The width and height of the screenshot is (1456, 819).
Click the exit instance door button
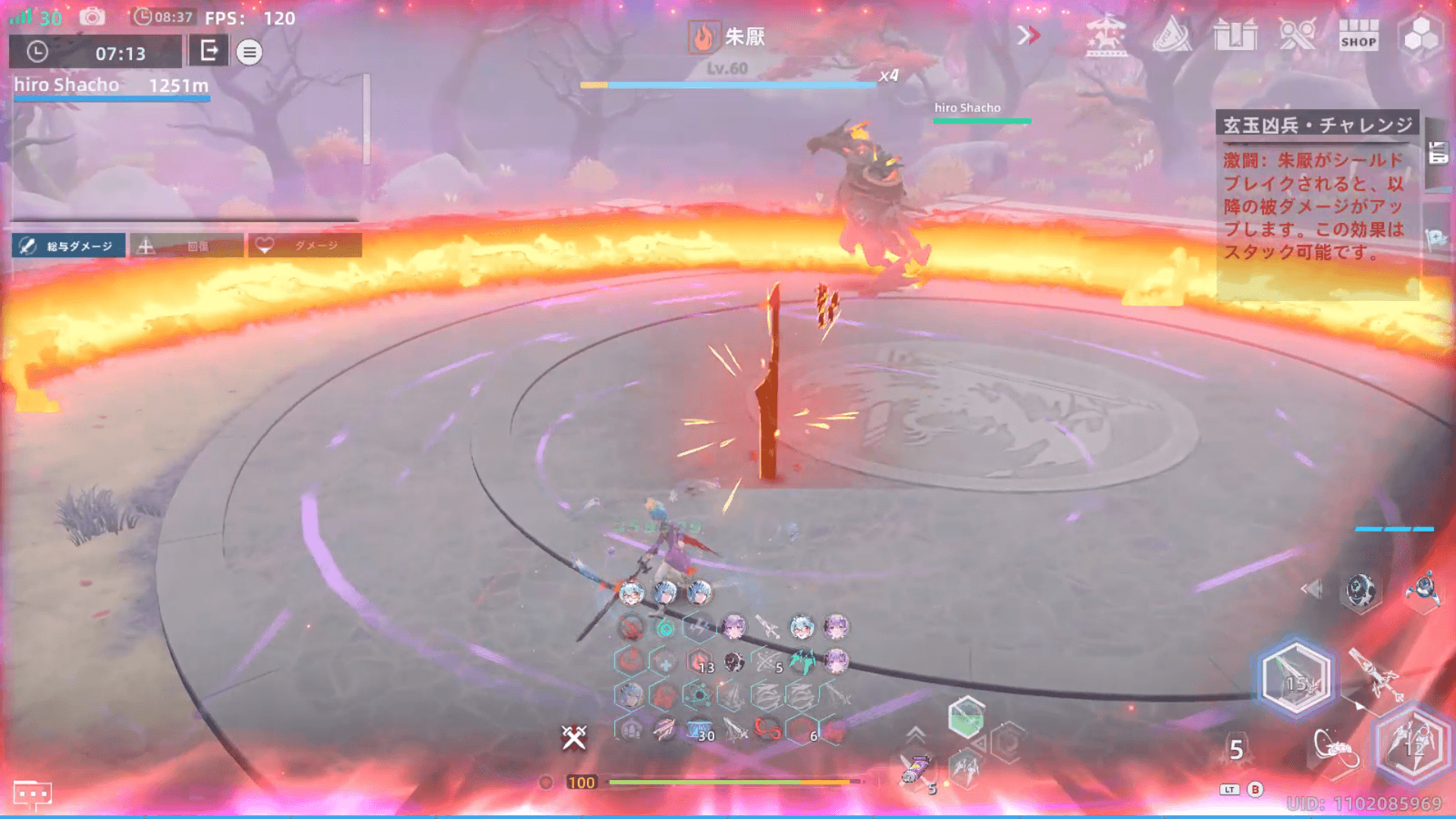coord(209,52)
